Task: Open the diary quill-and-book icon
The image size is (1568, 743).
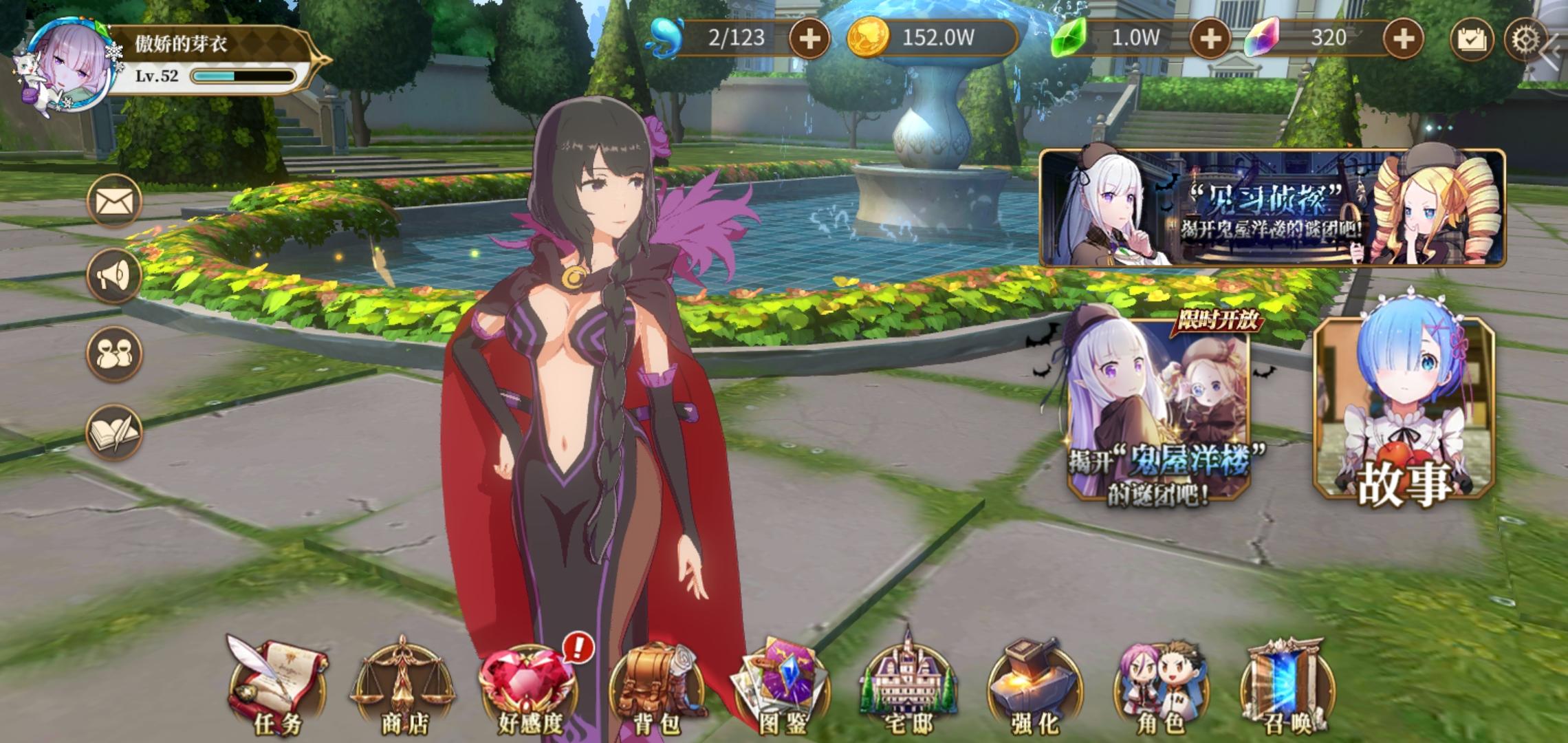Action: pos(114,430)
